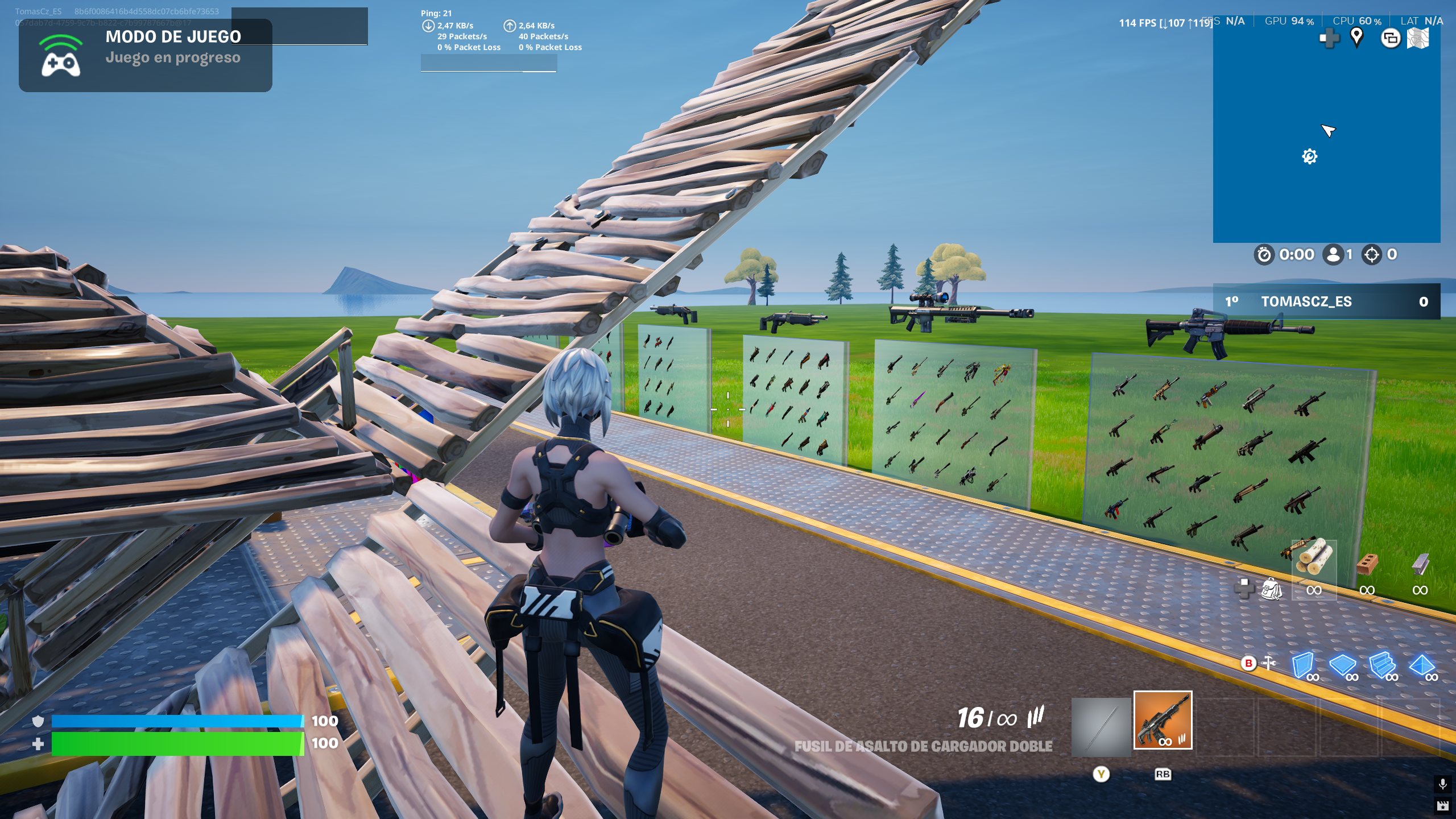Click the Modo de Juego notification panel

click(146, 56)
